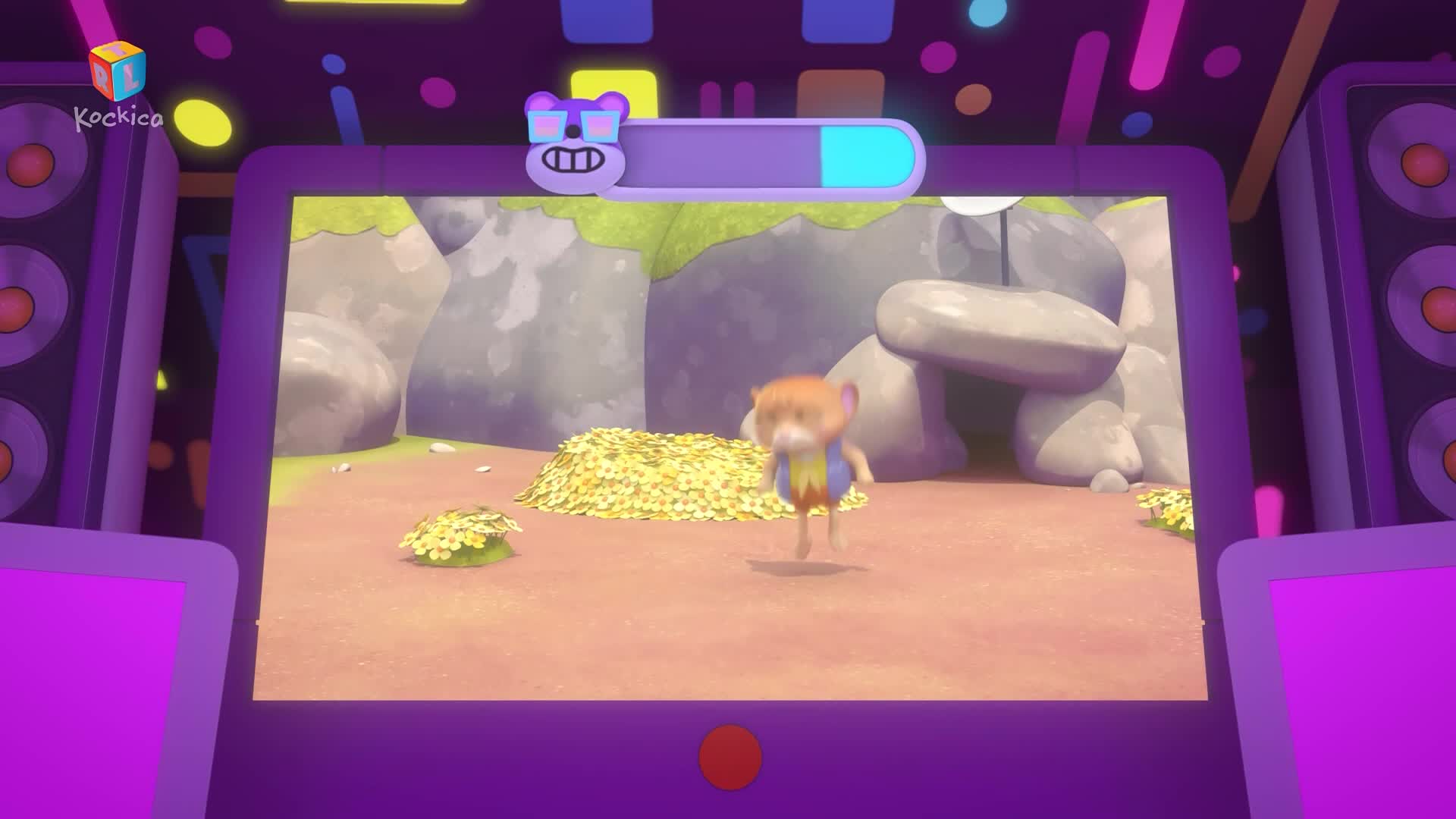1456x819 pixels.
Task: Click the Kockica channel logo
Action: pyautogui.click(x=118, y=85)
